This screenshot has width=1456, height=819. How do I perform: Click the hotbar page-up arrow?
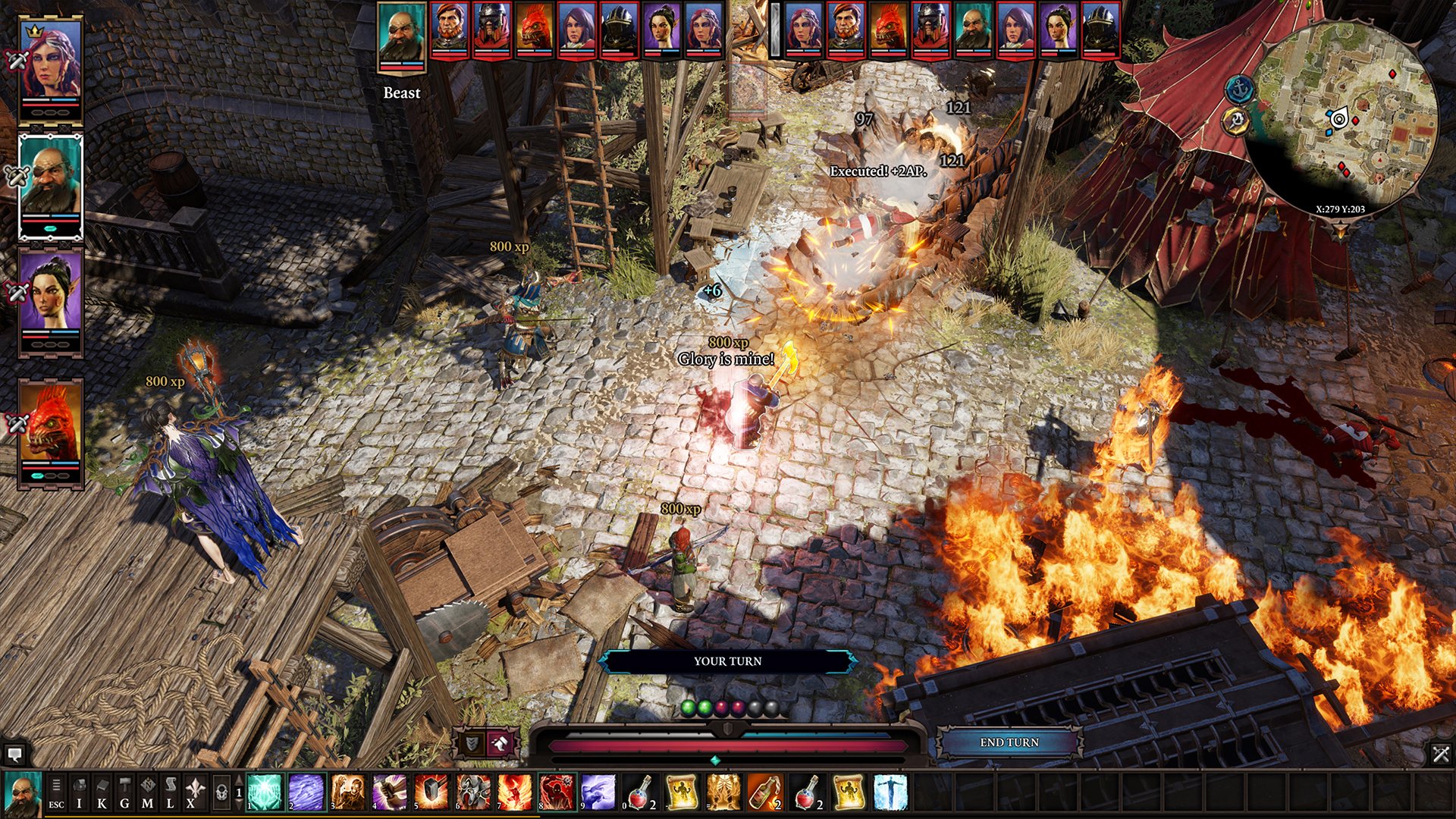coord(239,779)
